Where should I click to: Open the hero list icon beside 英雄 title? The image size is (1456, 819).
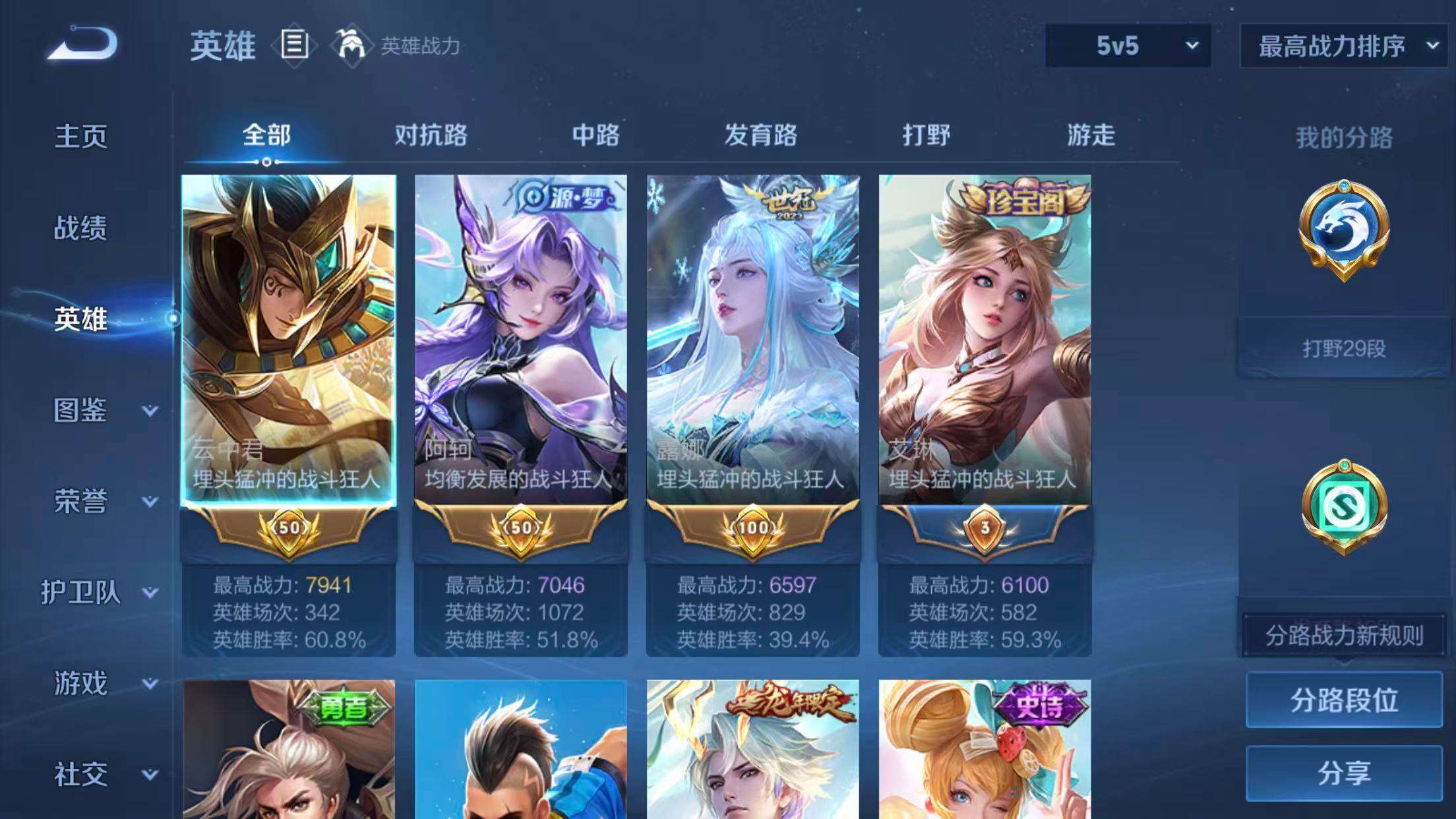click(293, 45)
